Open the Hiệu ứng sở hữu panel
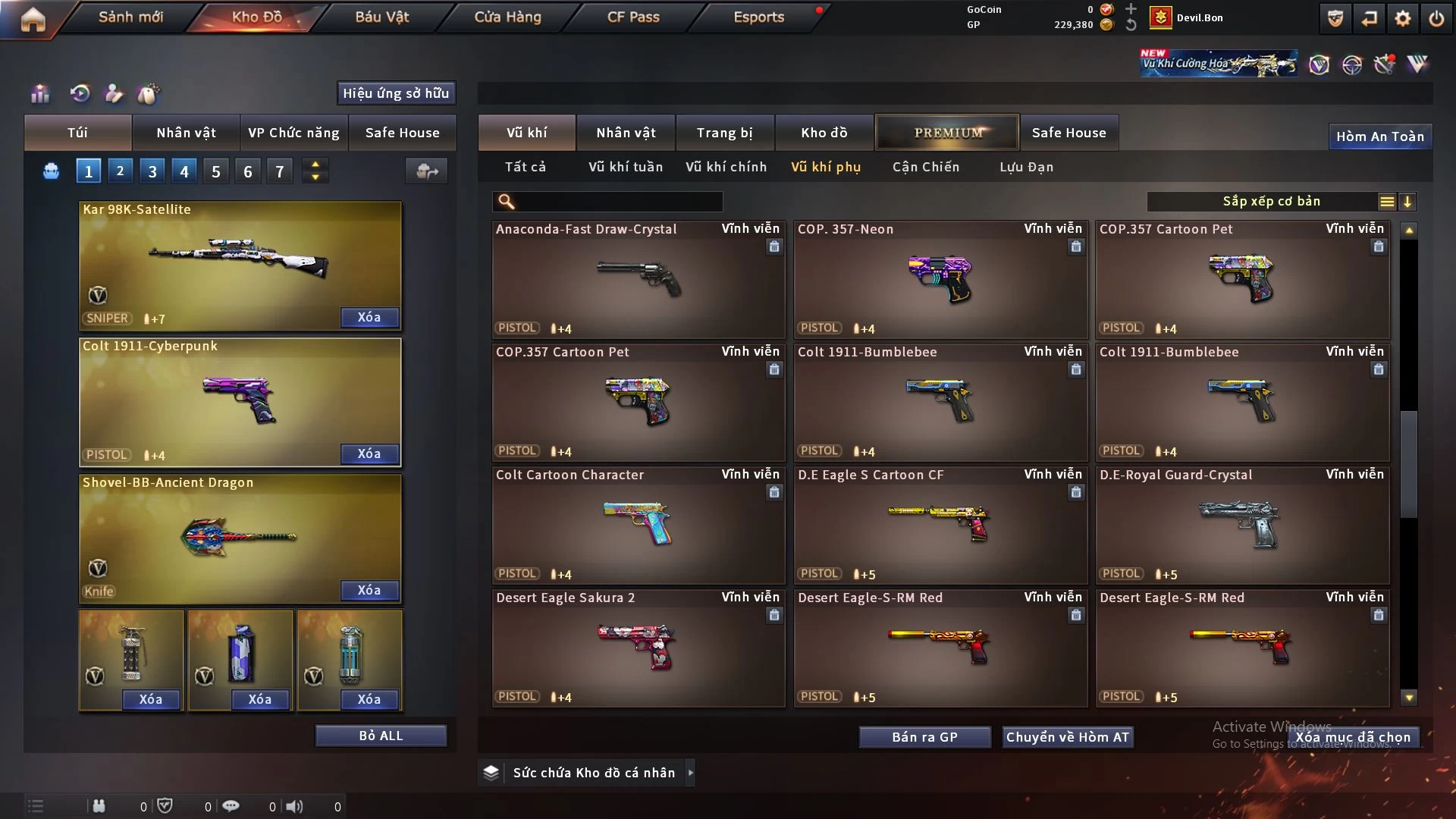 click(396, 93)
